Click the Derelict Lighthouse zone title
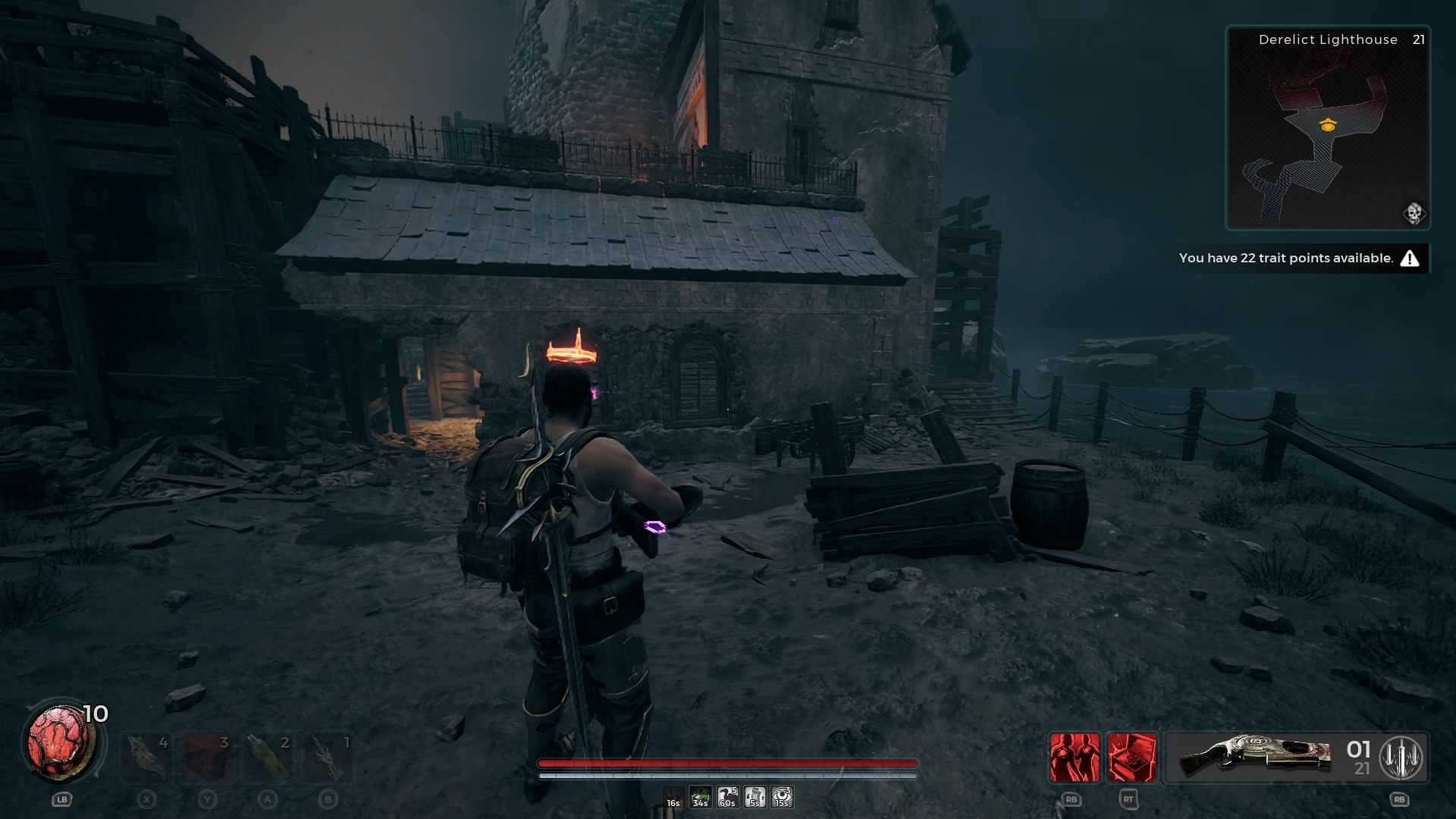This screenshot has width=1456, height=819. [1326, 39]
